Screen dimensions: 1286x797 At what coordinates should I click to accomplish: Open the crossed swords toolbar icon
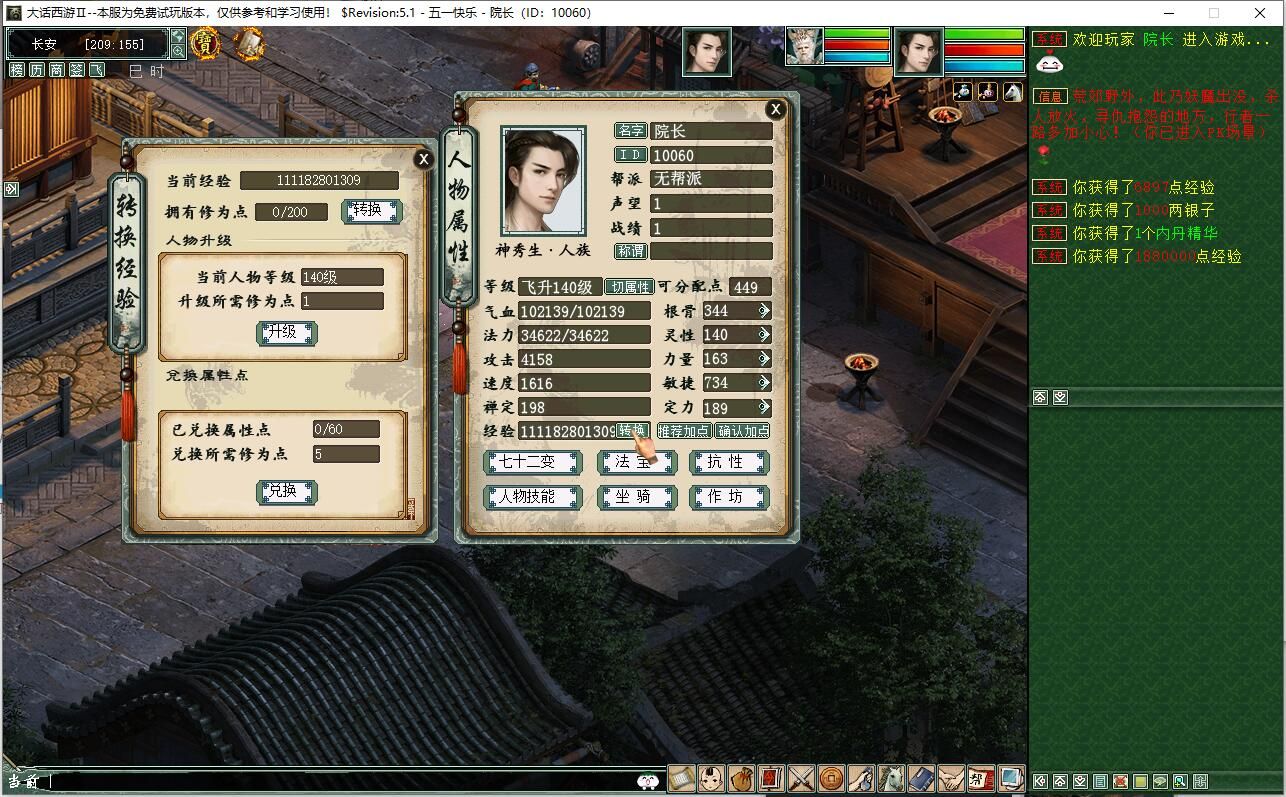(802, 778)
